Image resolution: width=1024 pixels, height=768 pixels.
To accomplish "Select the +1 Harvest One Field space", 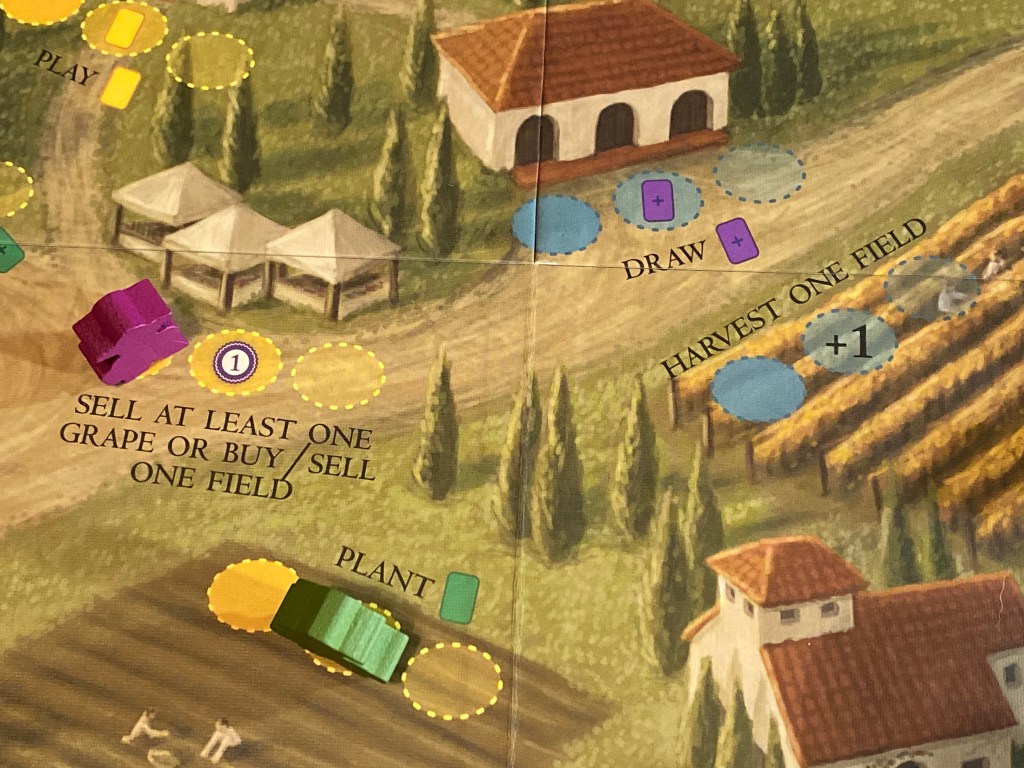I will pyautogui.click(x=849, y=342).
